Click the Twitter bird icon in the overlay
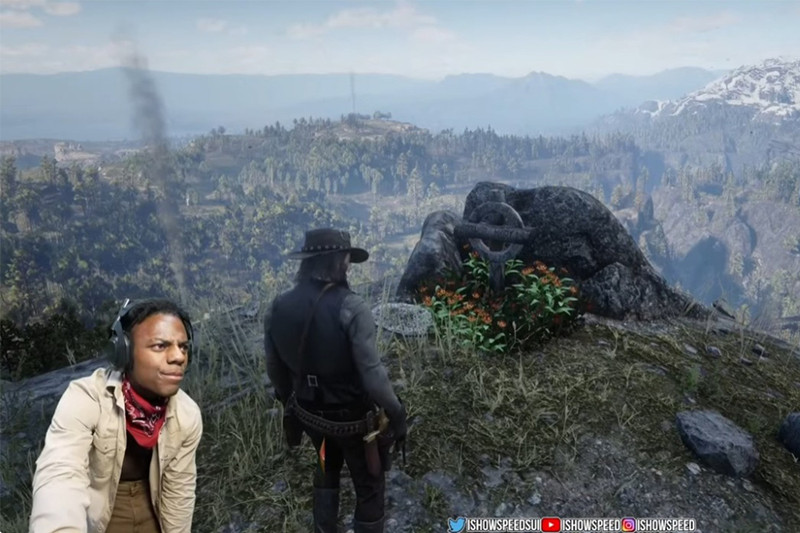The height and width of the screenshot is (533, 800). coord(457,524)
